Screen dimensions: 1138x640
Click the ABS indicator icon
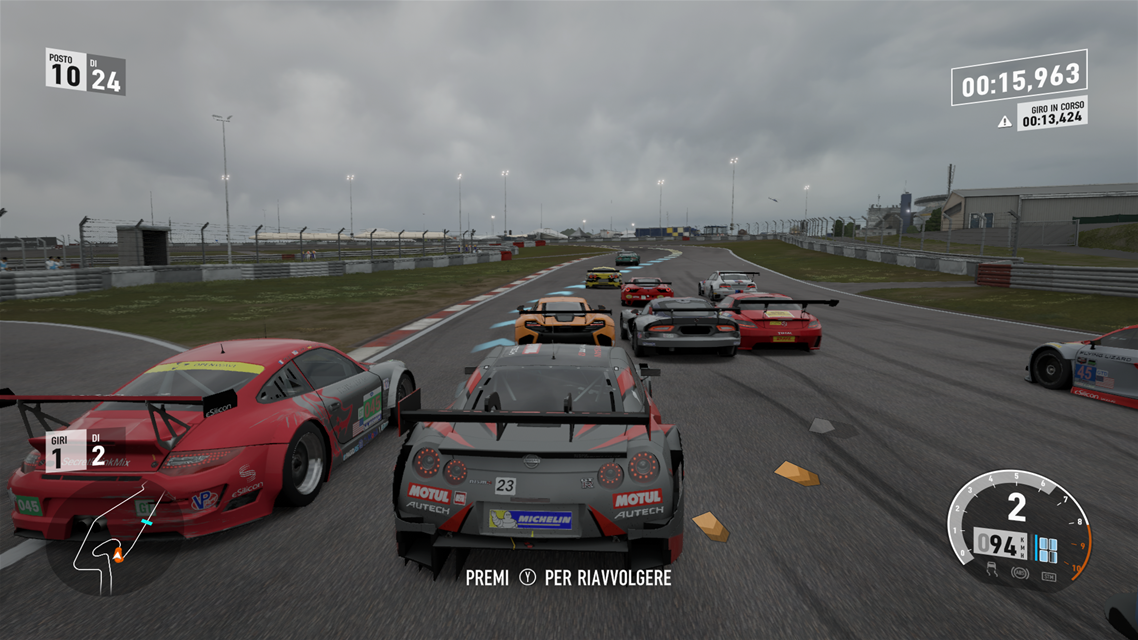[1020, 573]
